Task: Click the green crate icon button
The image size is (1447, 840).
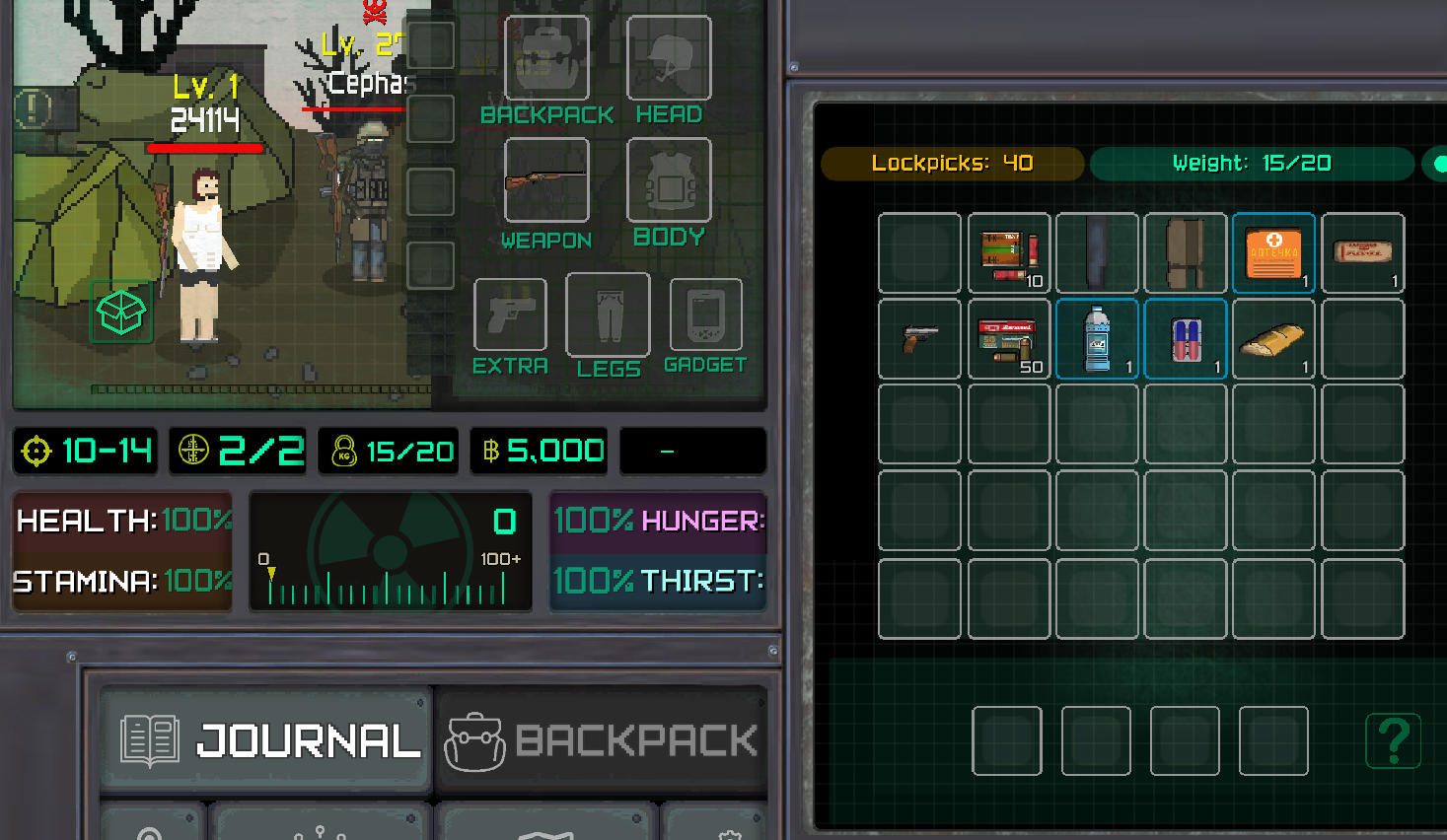Action: pos(121,313)
